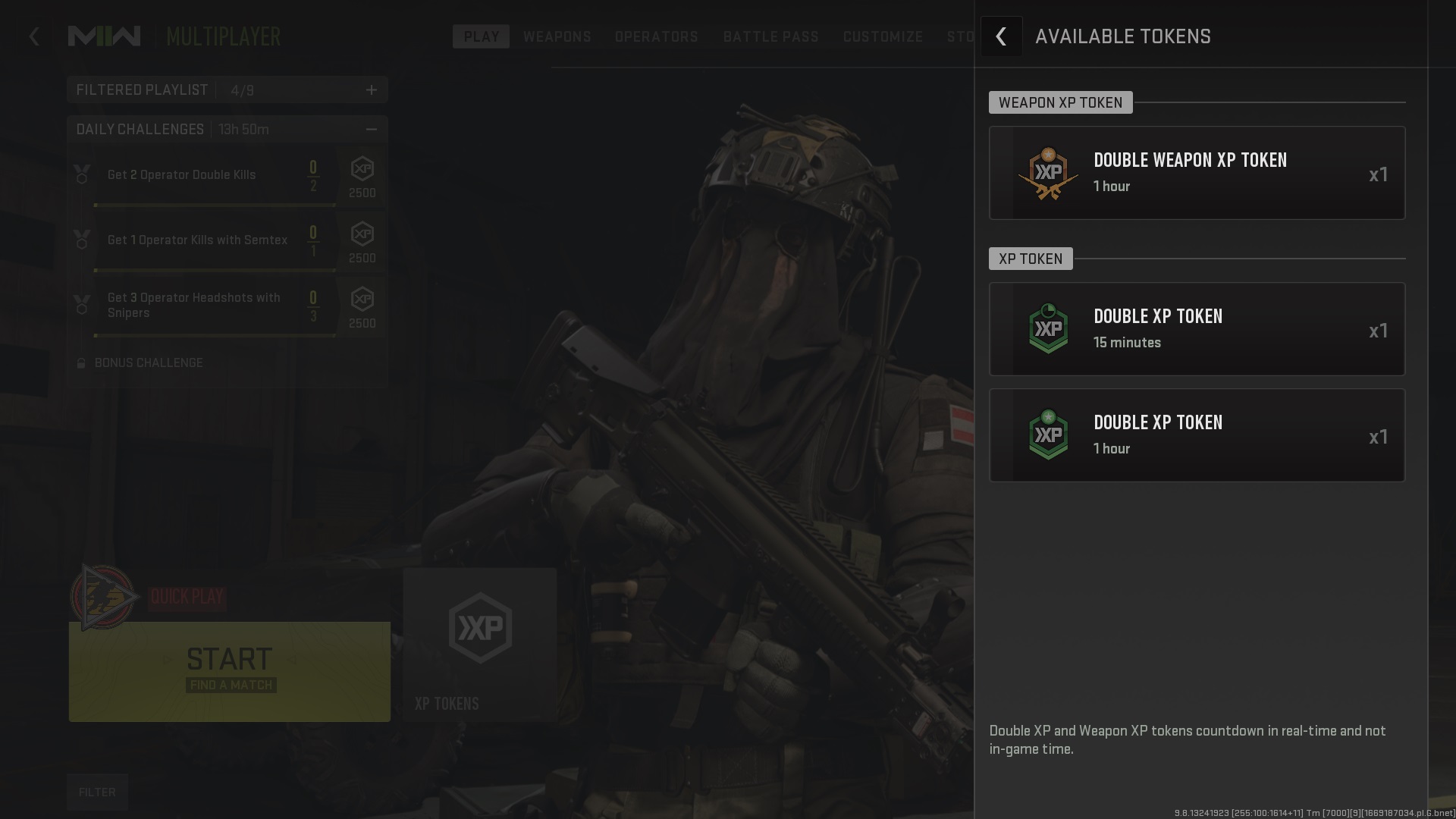
Task: Select the Double Weapon XP Token card
Action: 1197,173
